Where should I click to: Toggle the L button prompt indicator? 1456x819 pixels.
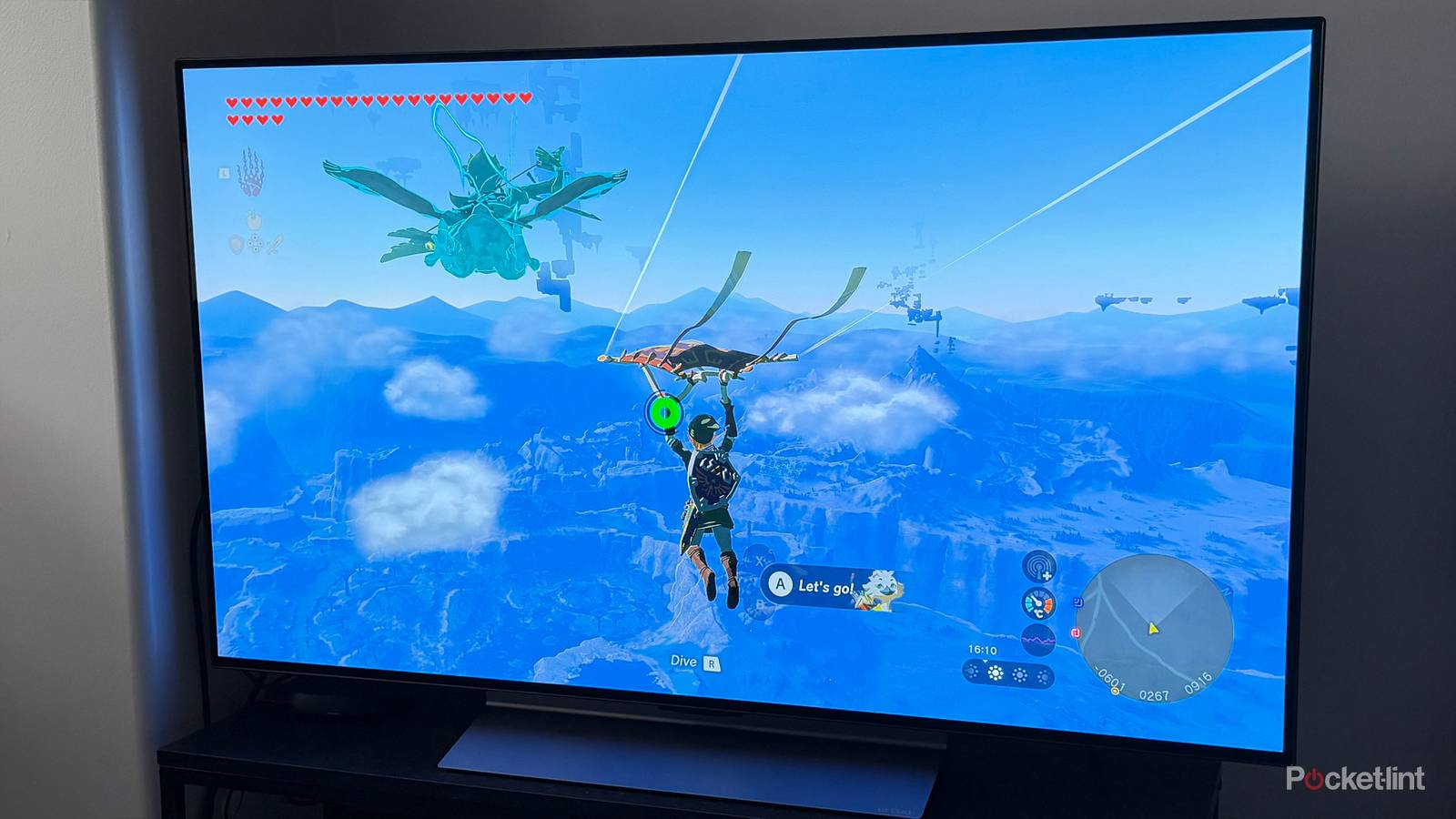pyautogui.click(x=224, y=173)
